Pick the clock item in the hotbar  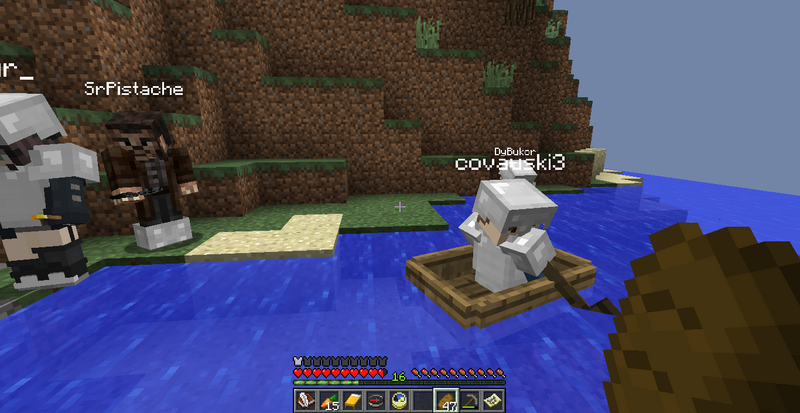[401, 400]
